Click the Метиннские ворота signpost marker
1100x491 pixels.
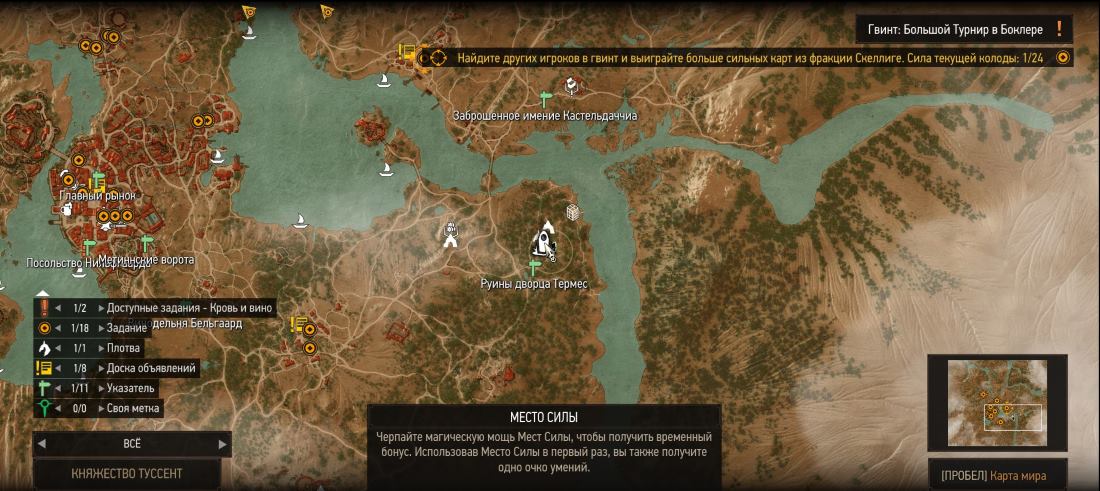pyautogui.click(x=146, y=243)
